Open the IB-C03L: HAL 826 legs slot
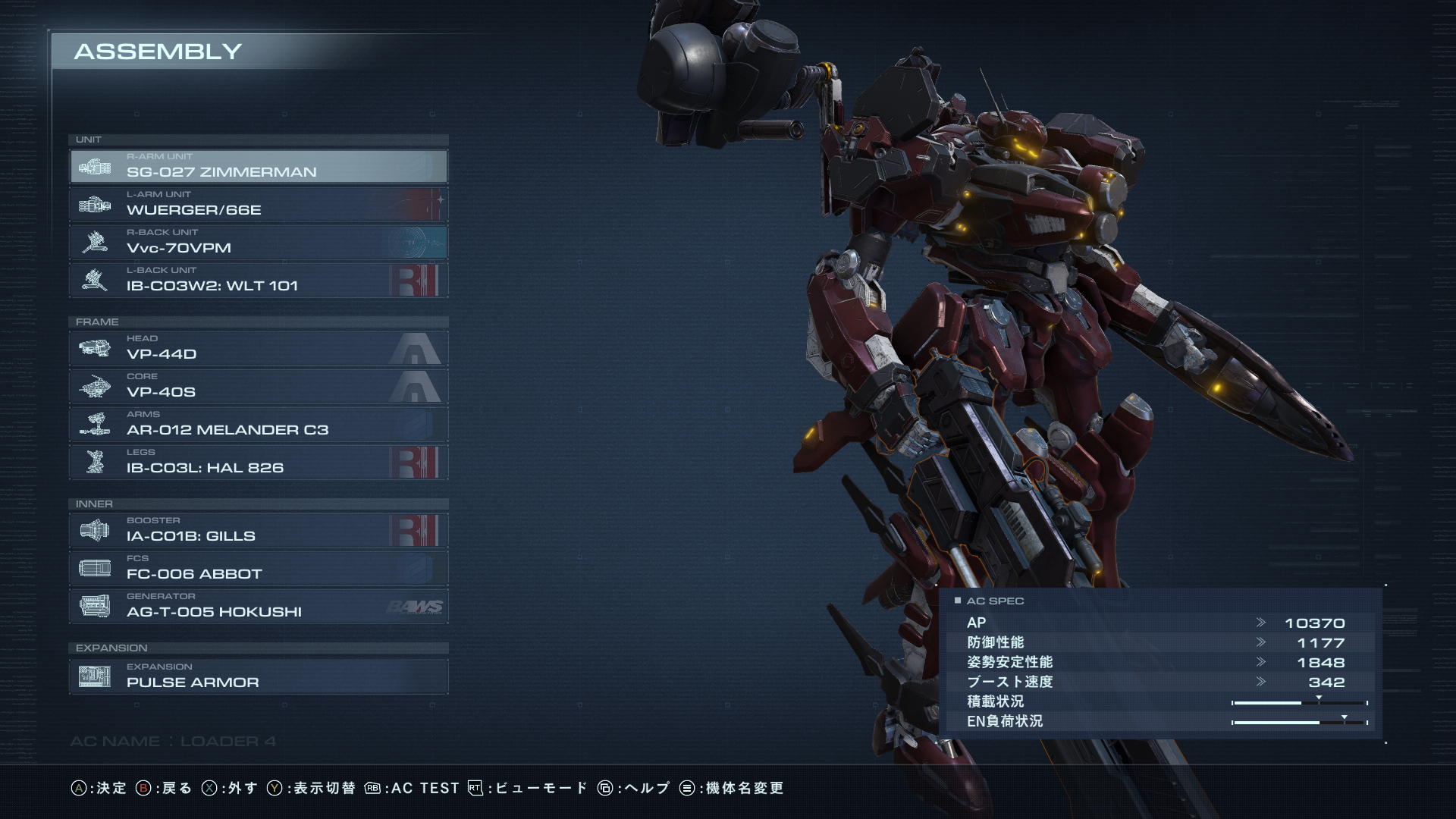 point(258,462)
